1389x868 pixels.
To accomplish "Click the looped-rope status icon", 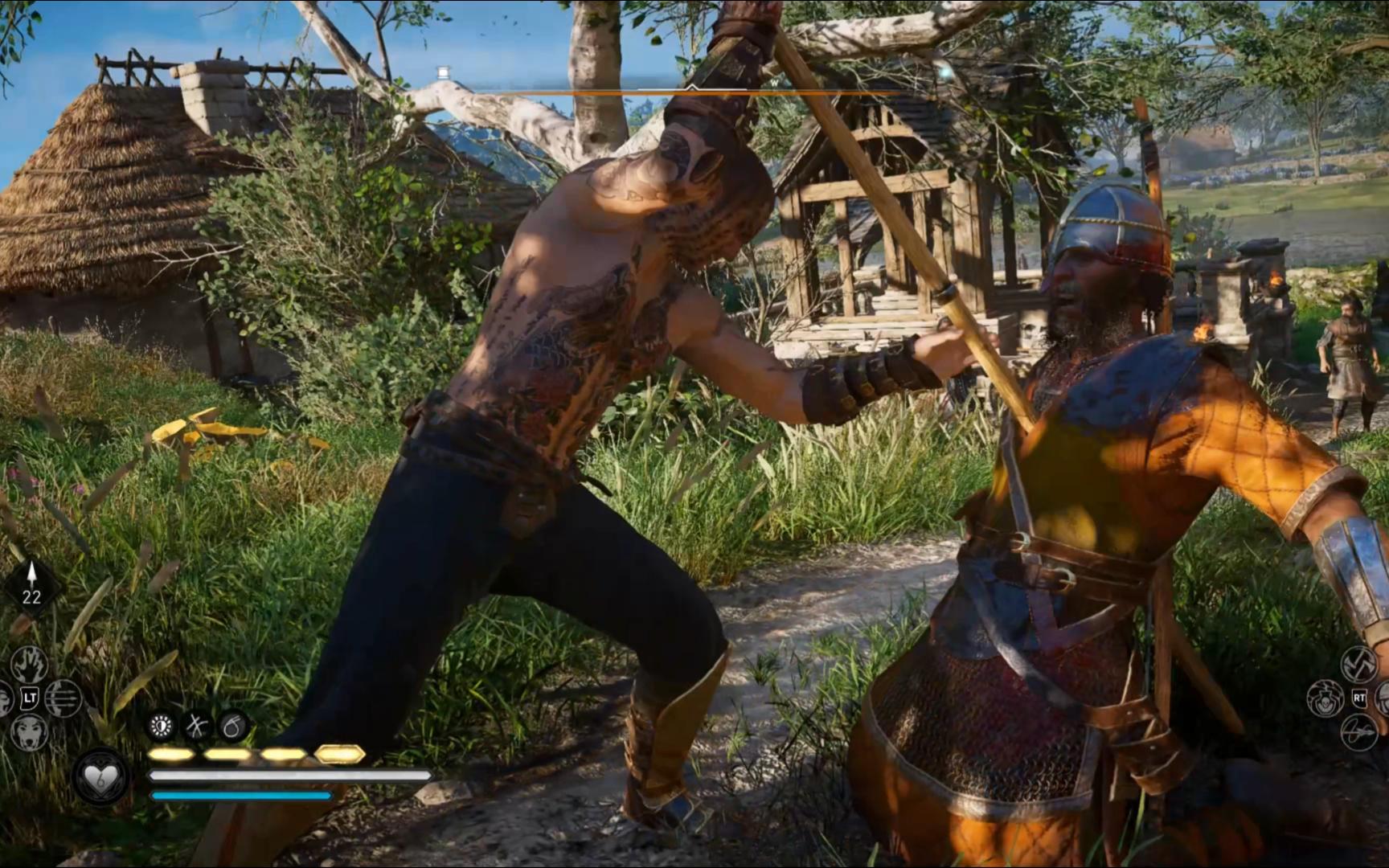I will pos(232,727).
